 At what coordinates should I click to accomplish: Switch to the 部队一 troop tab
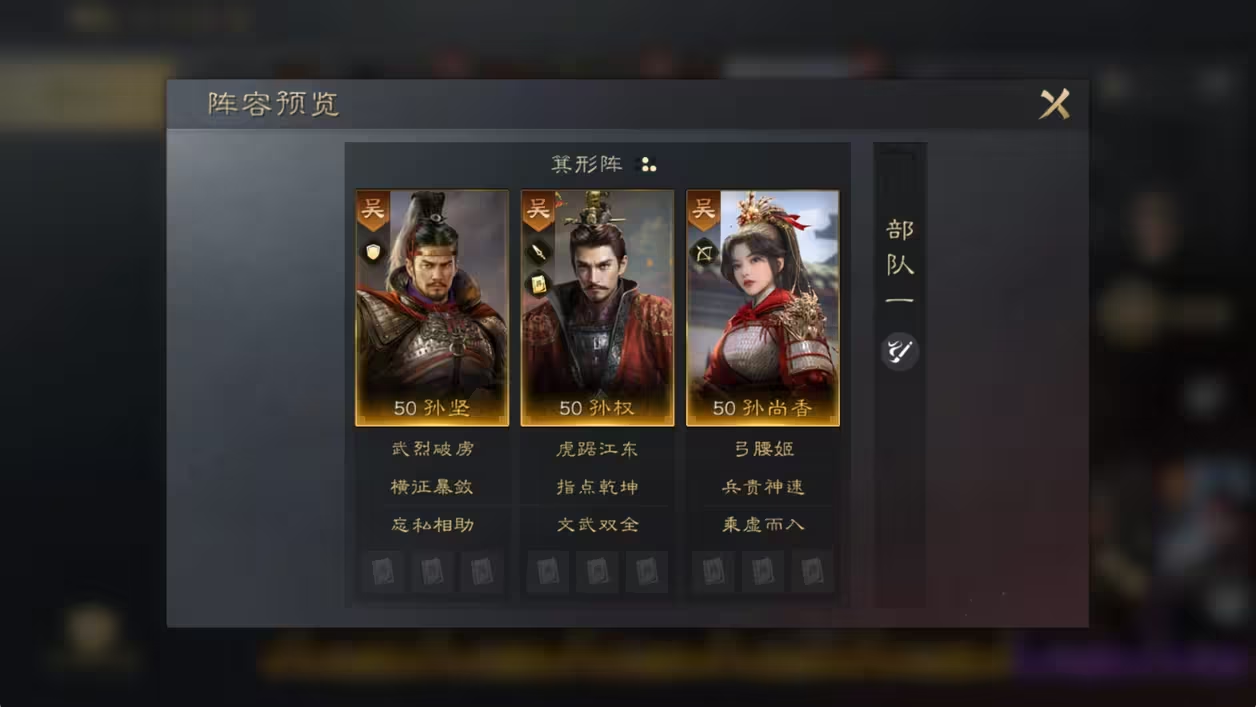[x=900, y=264]
